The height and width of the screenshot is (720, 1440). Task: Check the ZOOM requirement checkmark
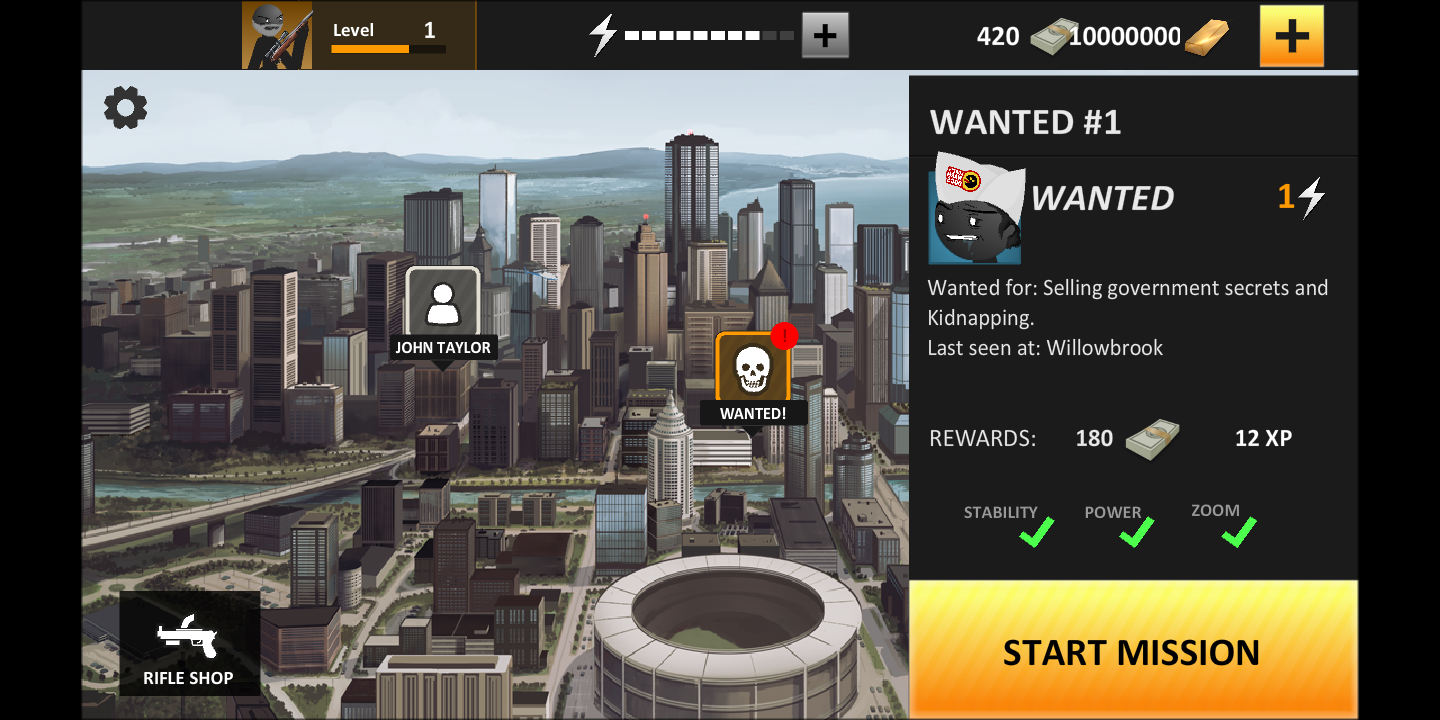click(1236, 533)
